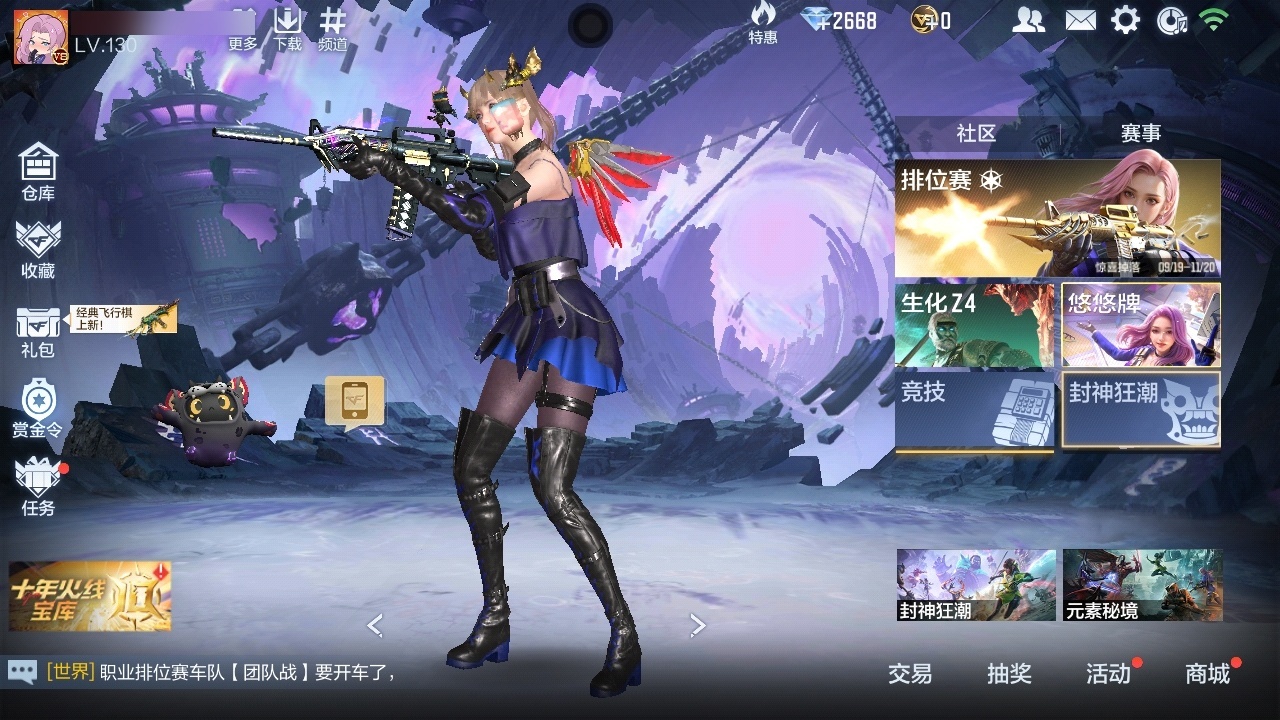Switch to the 赛事 tournaments tab
The height and width of the screenshot is (720, 1280).
click(1140, 133)
